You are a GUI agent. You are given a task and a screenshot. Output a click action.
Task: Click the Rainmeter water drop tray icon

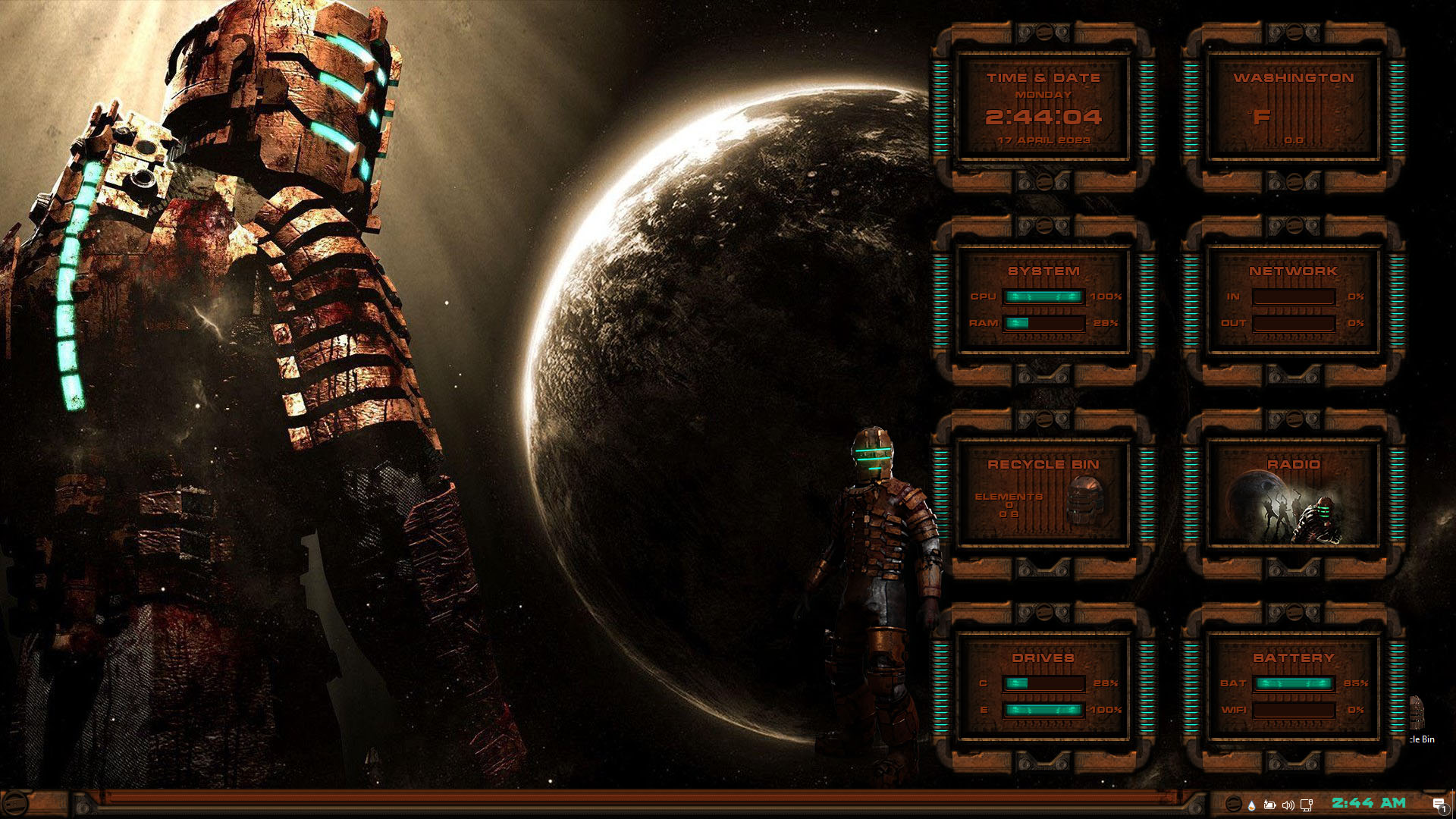pos(1251,805)
